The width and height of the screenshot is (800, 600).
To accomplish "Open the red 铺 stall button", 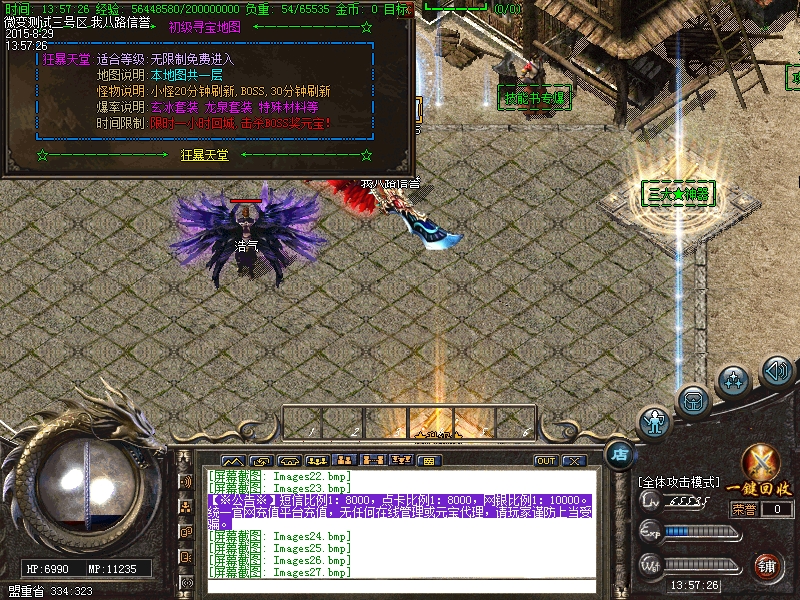I will tap(767, 566).
